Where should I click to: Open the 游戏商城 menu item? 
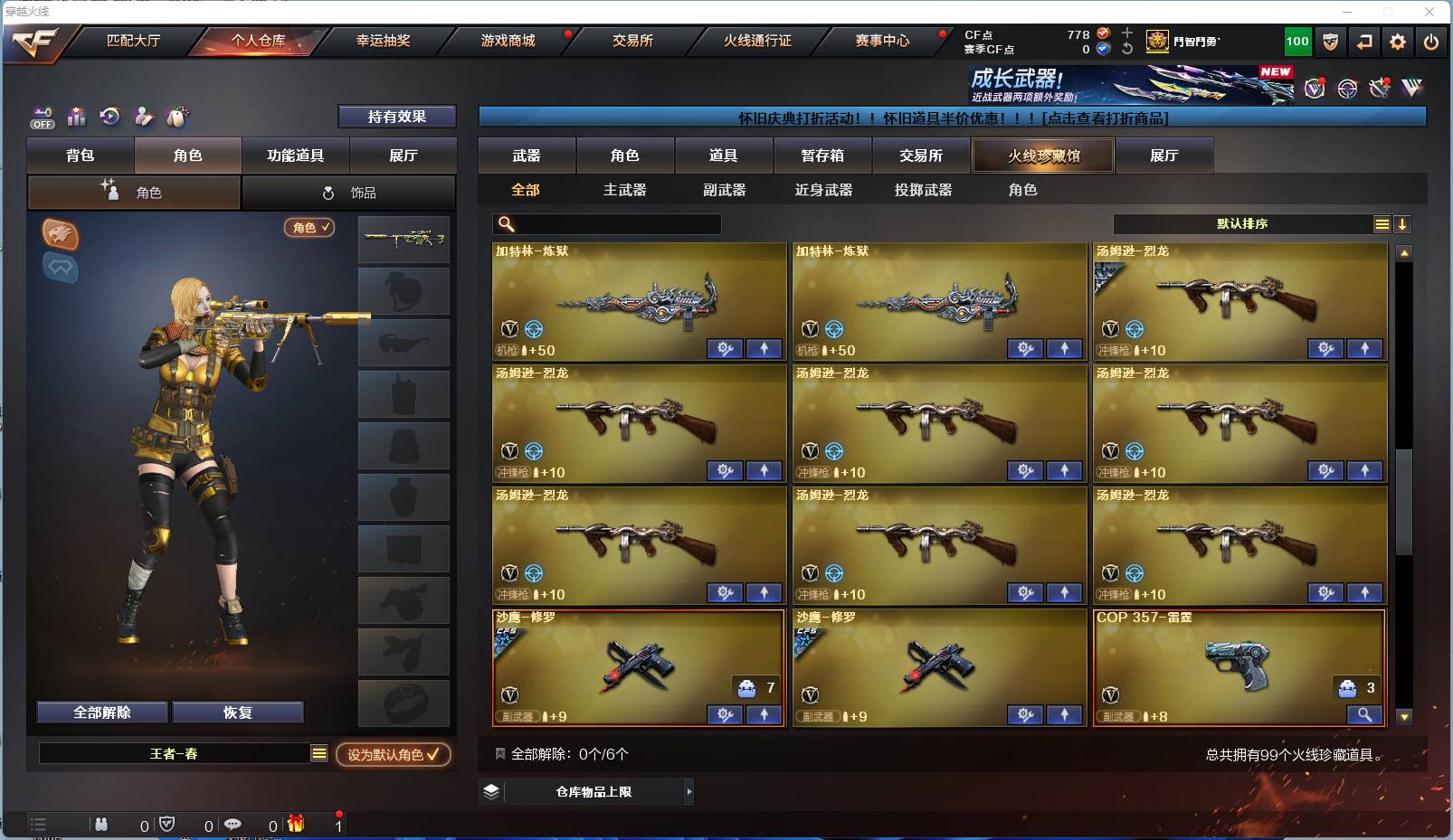(x=507, y=41)
